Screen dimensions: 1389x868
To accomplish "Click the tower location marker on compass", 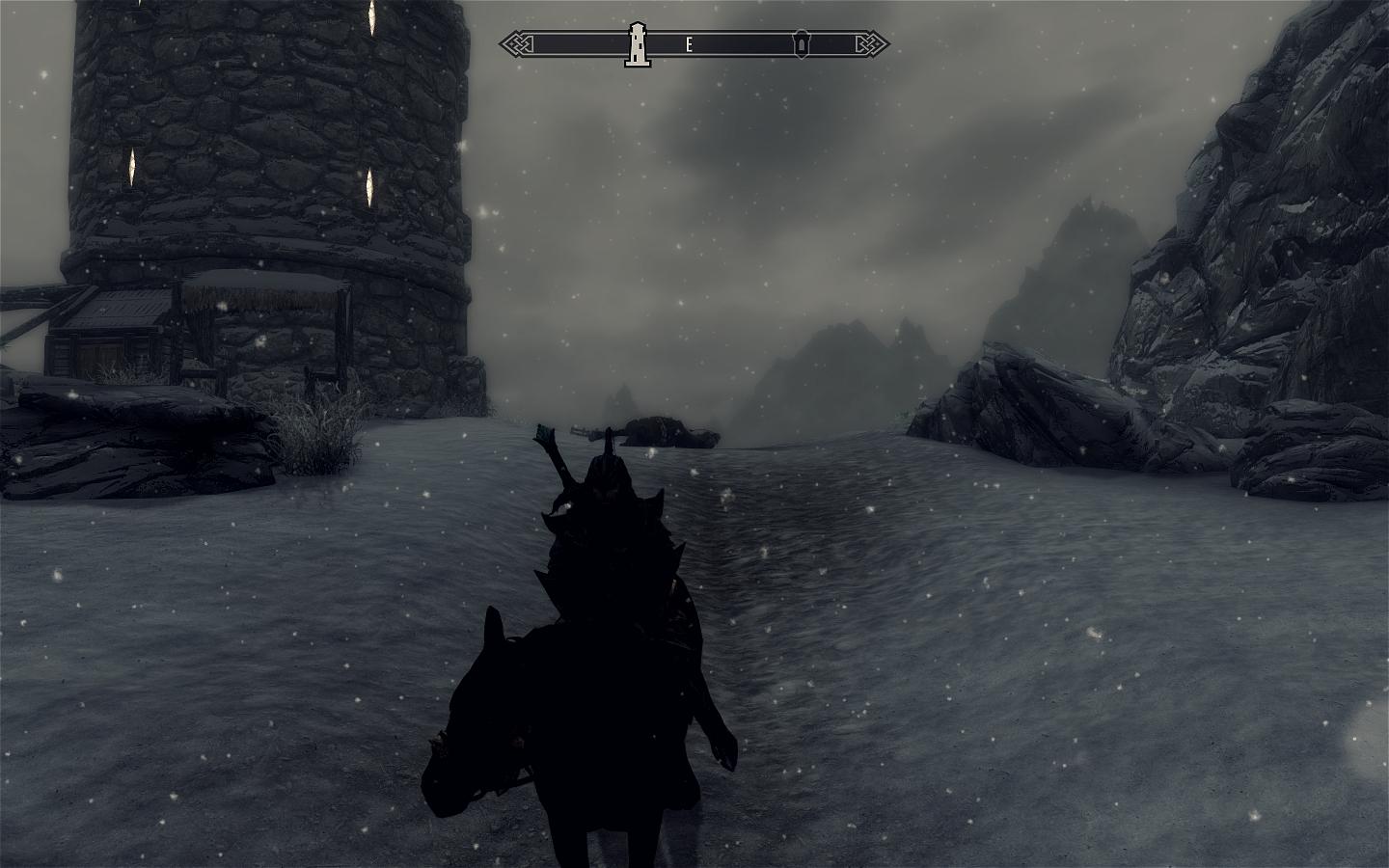I will (637, 44).
